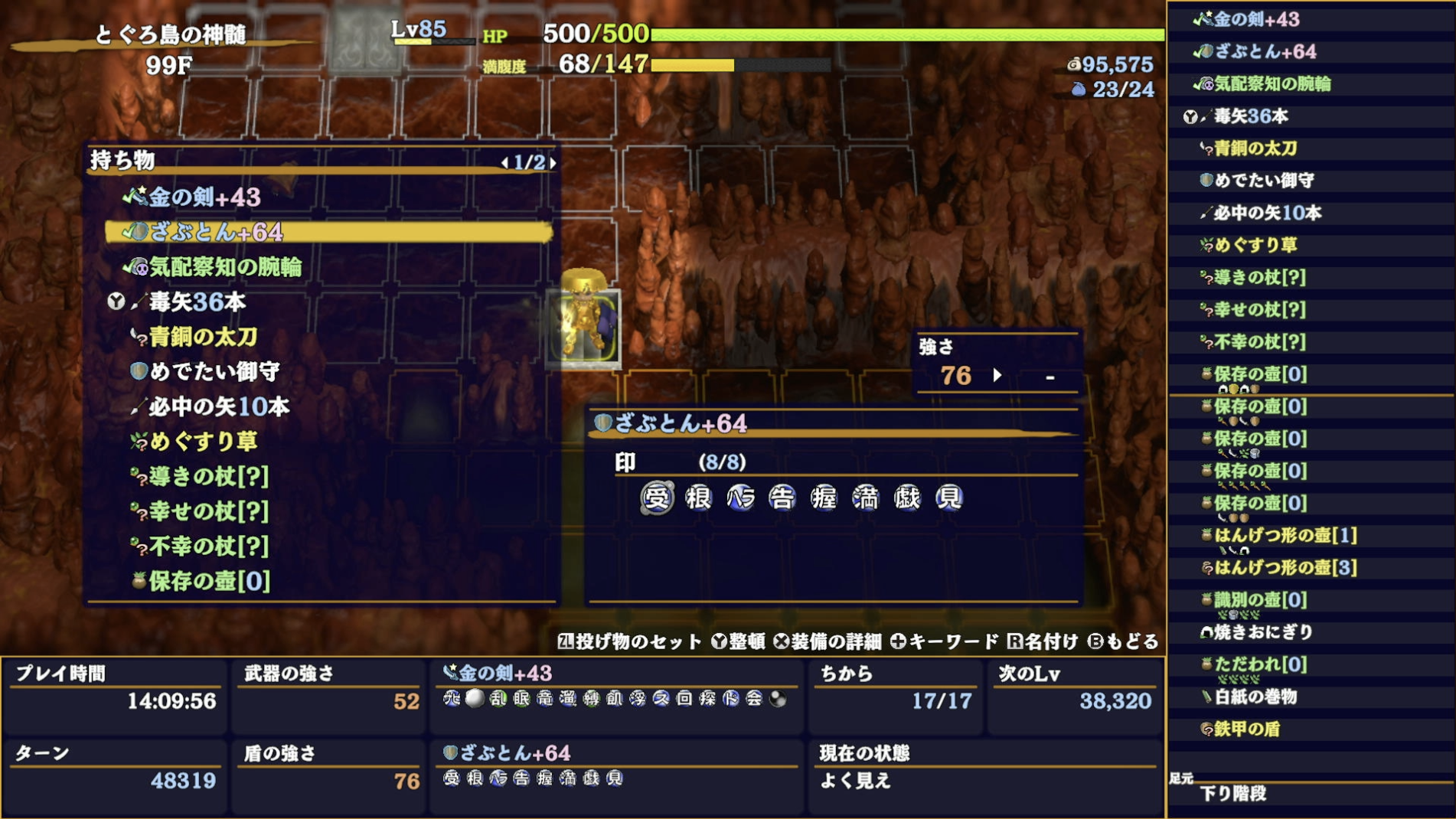The height and width of the screenshot is (819, 1456).
Task: Select the 保存の壺[0] pot icon
Action: tap(141, 582)
